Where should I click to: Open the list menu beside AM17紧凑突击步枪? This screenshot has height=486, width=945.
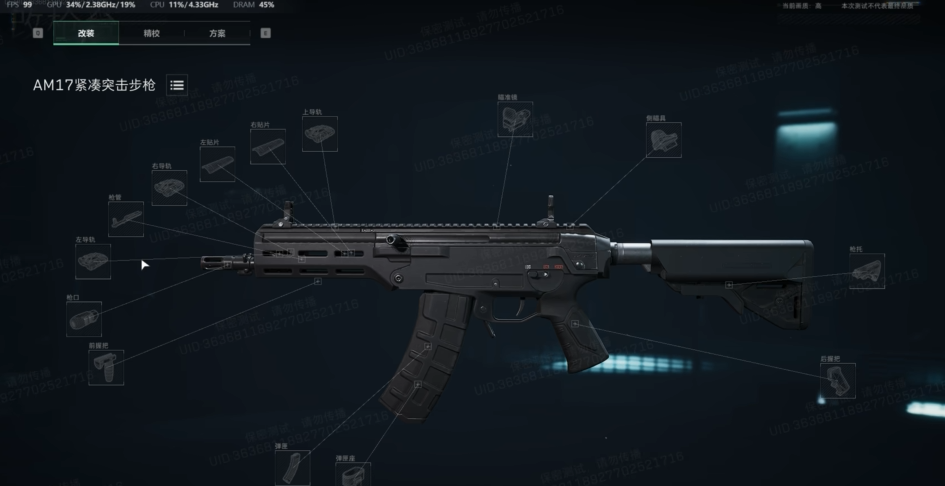point(177,86)
